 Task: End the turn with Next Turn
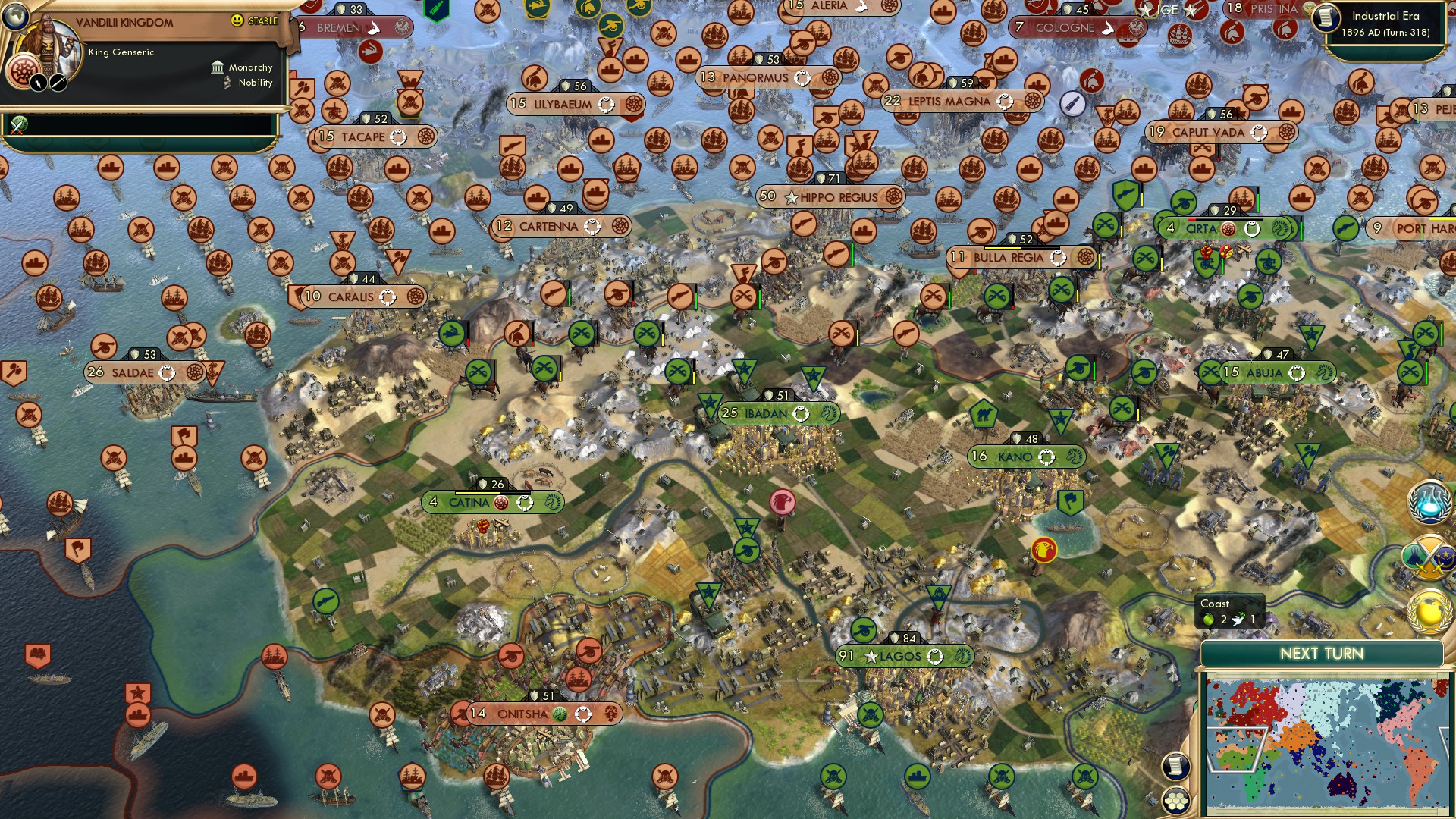pos(1321,654)
